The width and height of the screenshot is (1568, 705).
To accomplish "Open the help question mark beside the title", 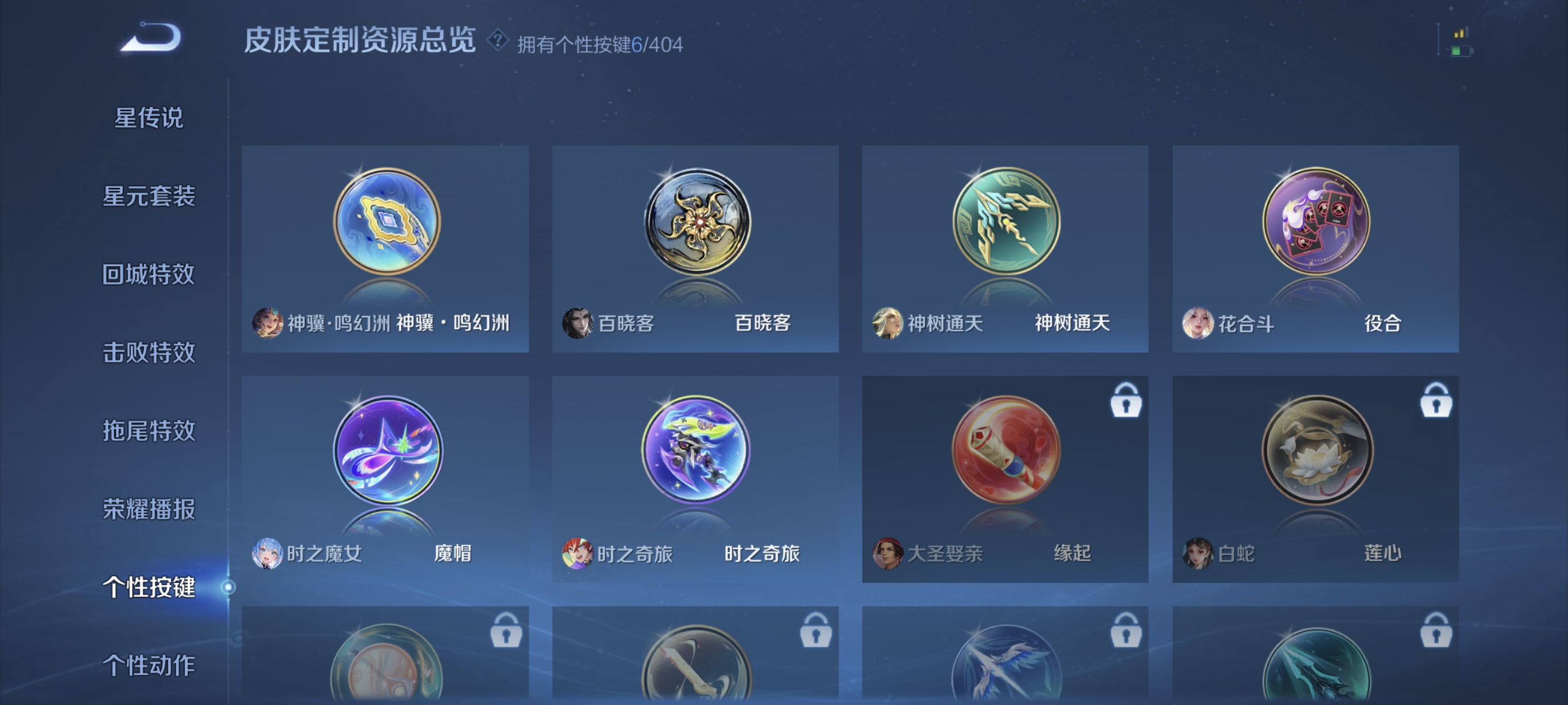I will [x=497, y=41].
